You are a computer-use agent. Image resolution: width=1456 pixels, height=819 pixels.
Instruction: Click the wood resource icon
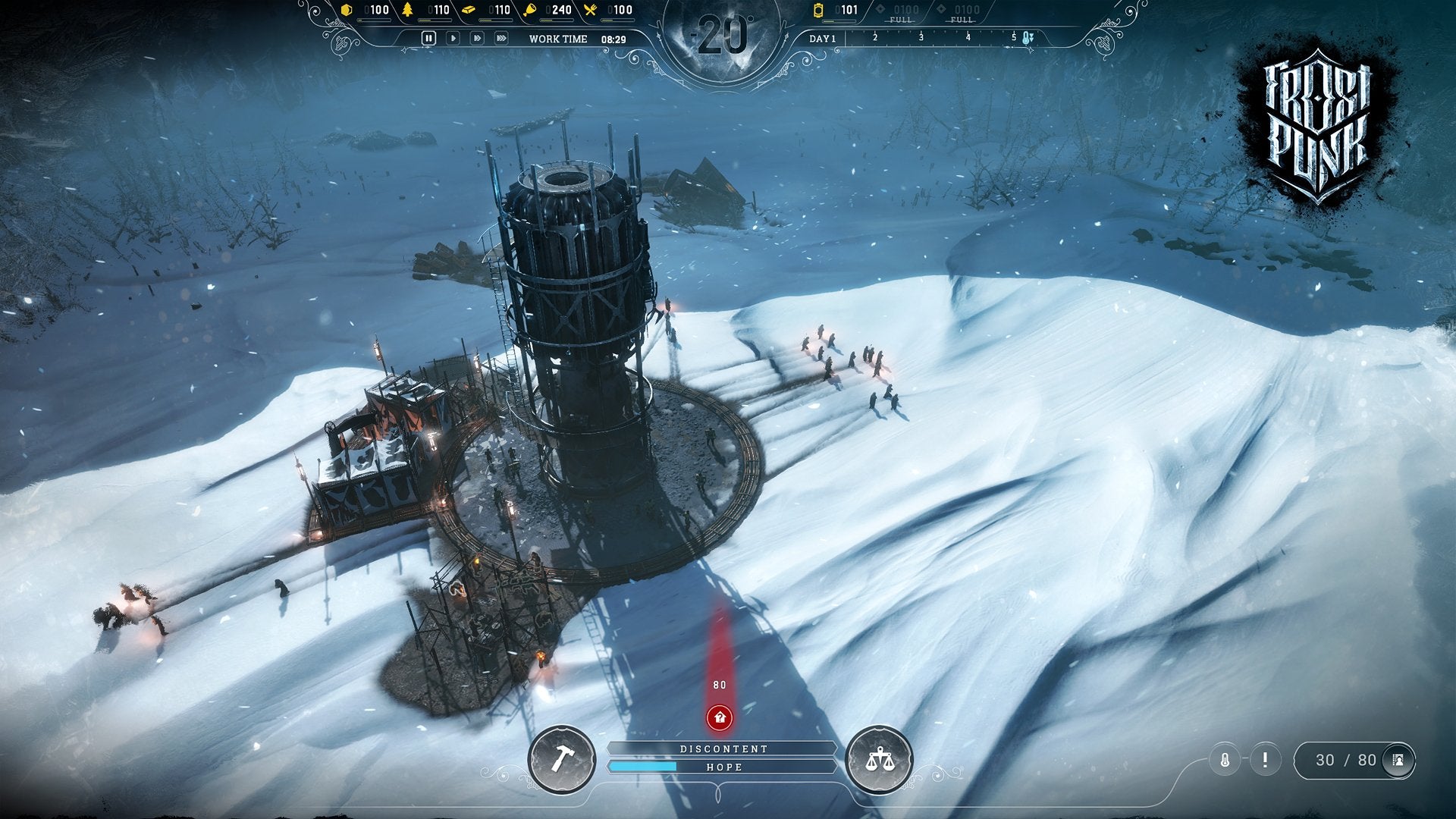click(406, 10)
